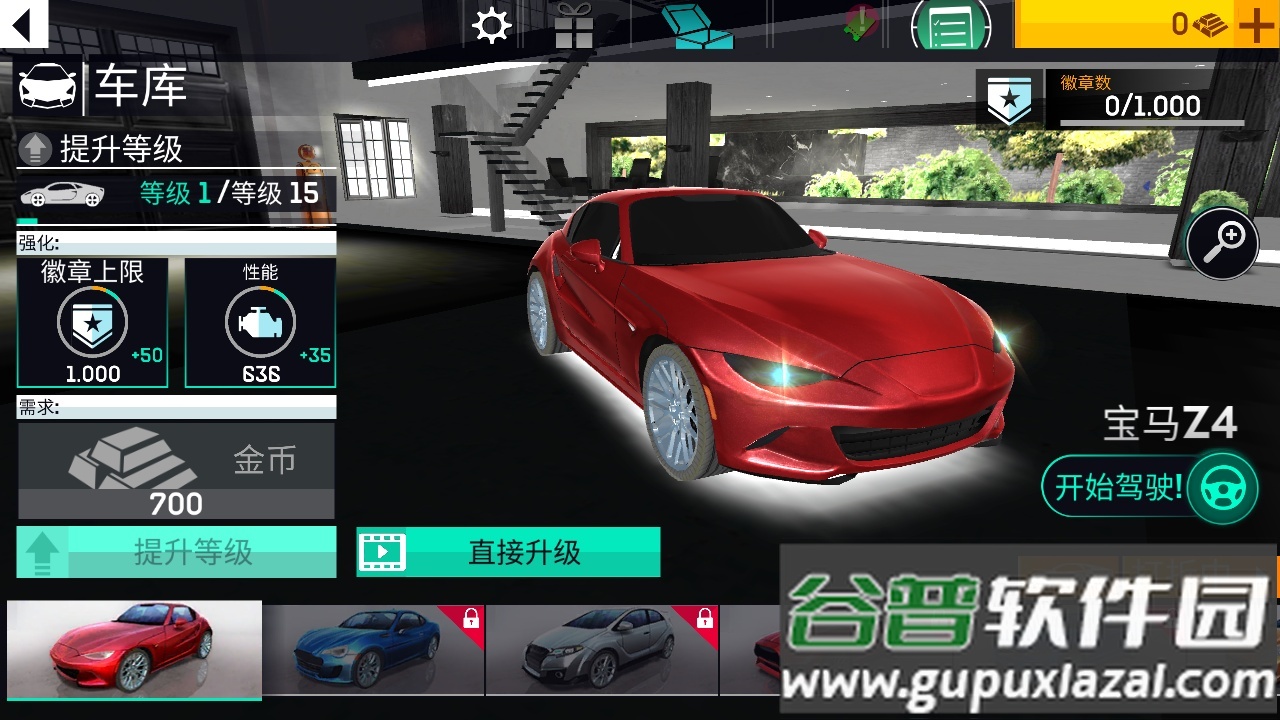Viewport: 1280px width, 720px height.
Task: Click the 提升等级 upgrade button
Action: (177, 551)
